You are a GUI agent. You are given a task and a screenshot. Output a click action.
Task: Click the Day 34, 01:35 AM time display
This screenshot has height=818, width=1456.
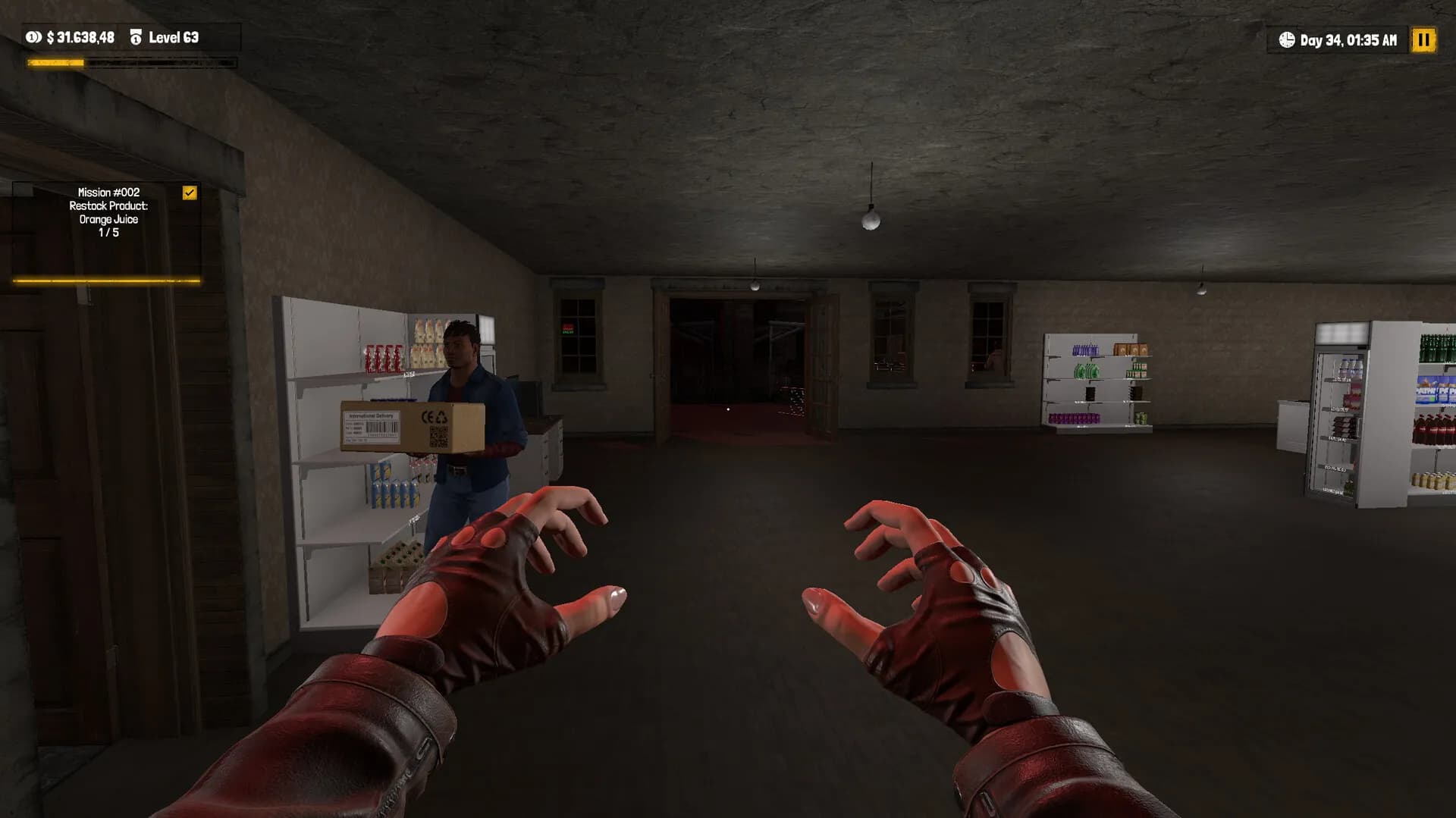1348,40
